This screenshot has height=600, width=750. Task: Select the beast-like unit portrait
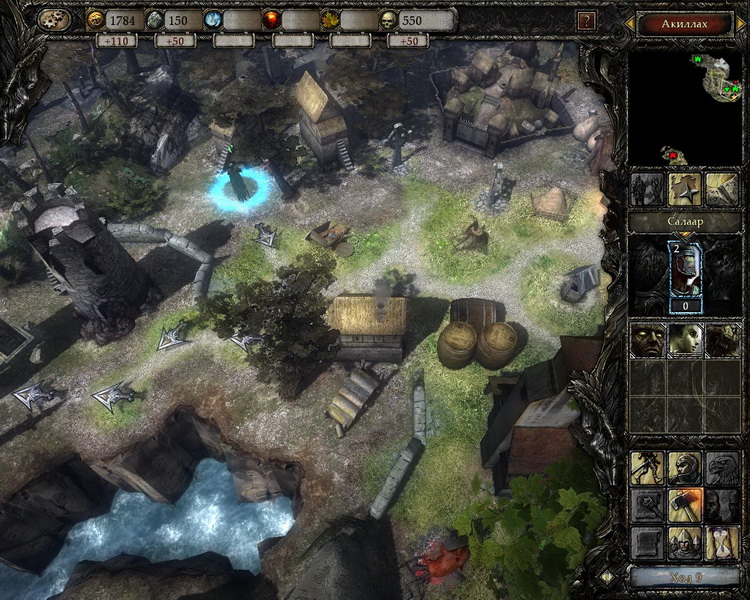[x=722, y=340]
